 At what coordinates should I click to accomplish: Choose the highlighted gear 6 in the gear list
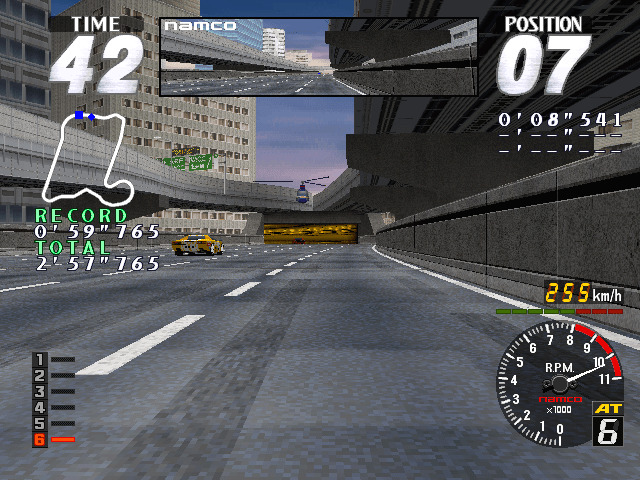pos(40,439)
